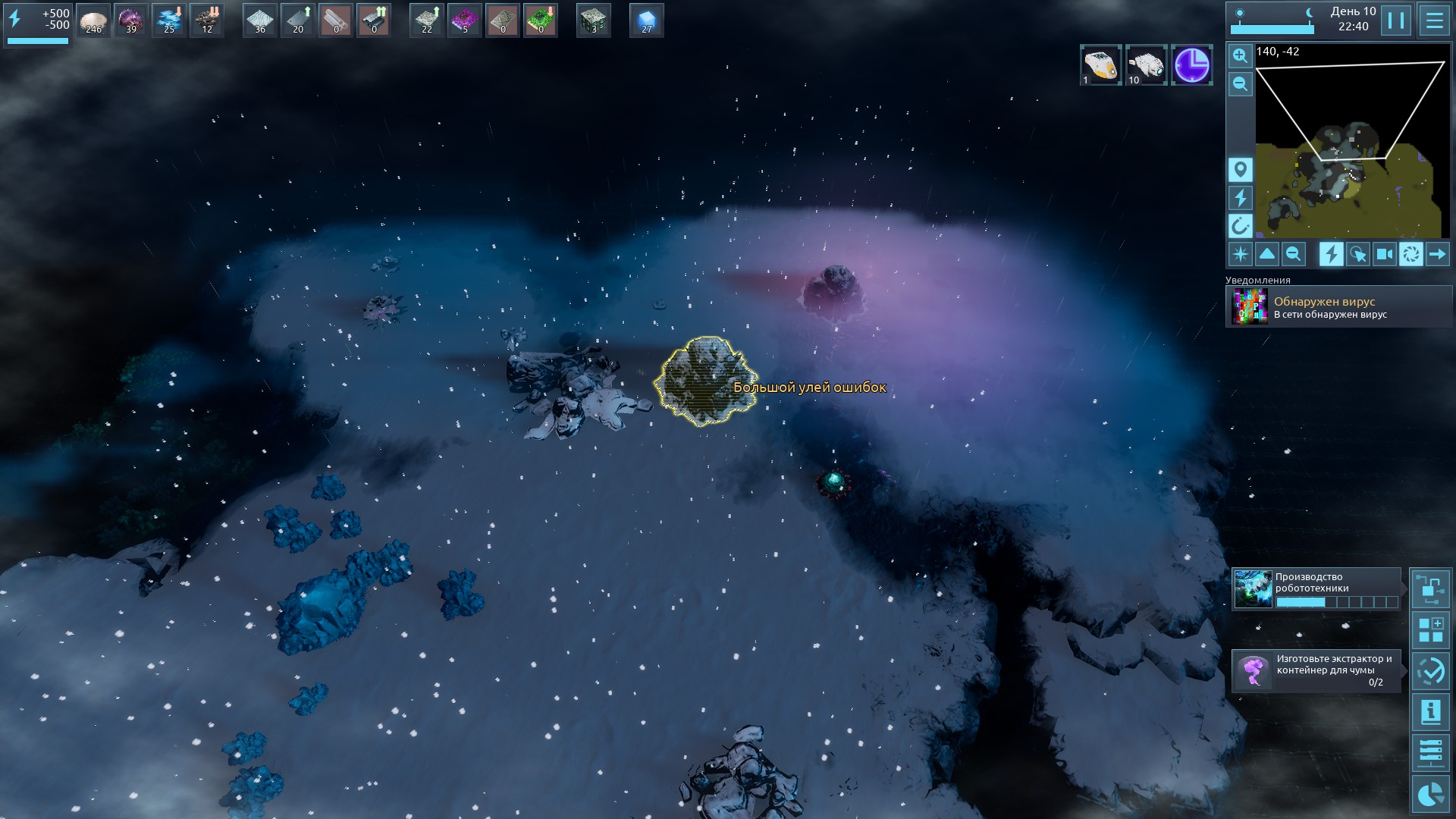This screenshot has height=819, width=1456.
Task: Select the yellow-white drone unit icon
Action: coord(1100,64)
